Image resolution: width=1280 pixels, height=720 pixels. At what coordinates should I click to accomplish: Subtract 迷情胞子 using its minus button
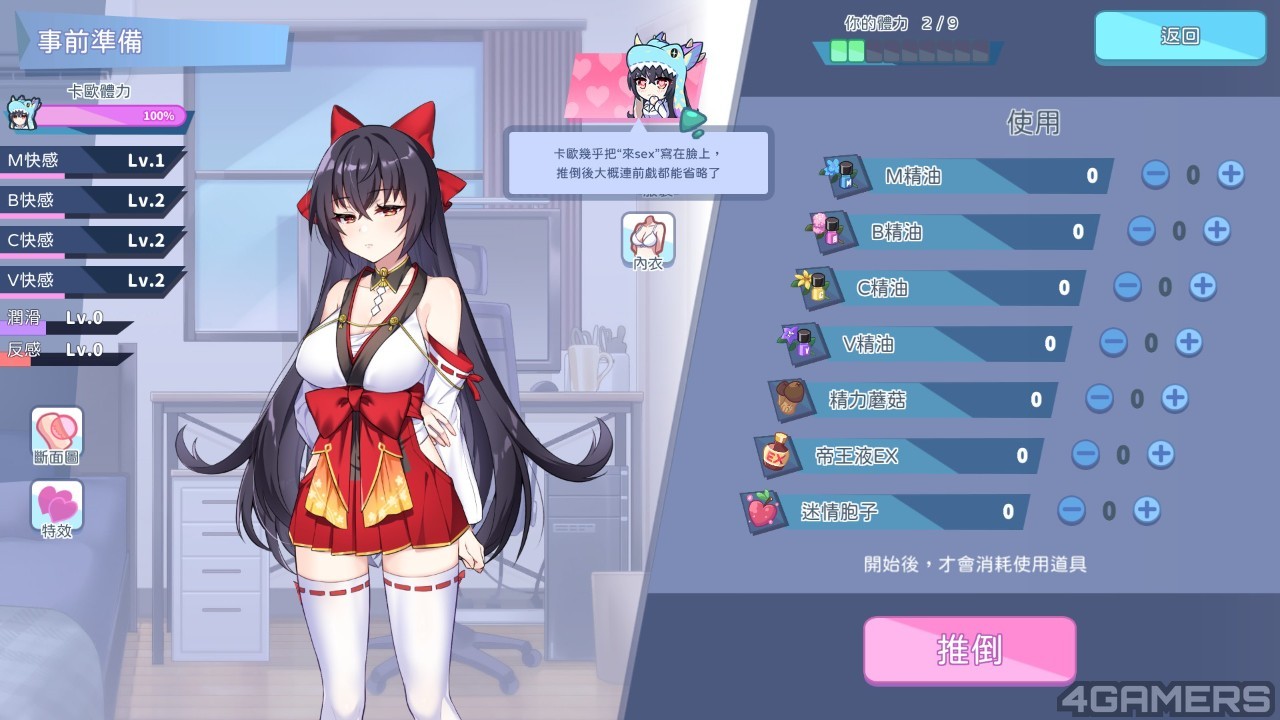tap(1071, 511)
